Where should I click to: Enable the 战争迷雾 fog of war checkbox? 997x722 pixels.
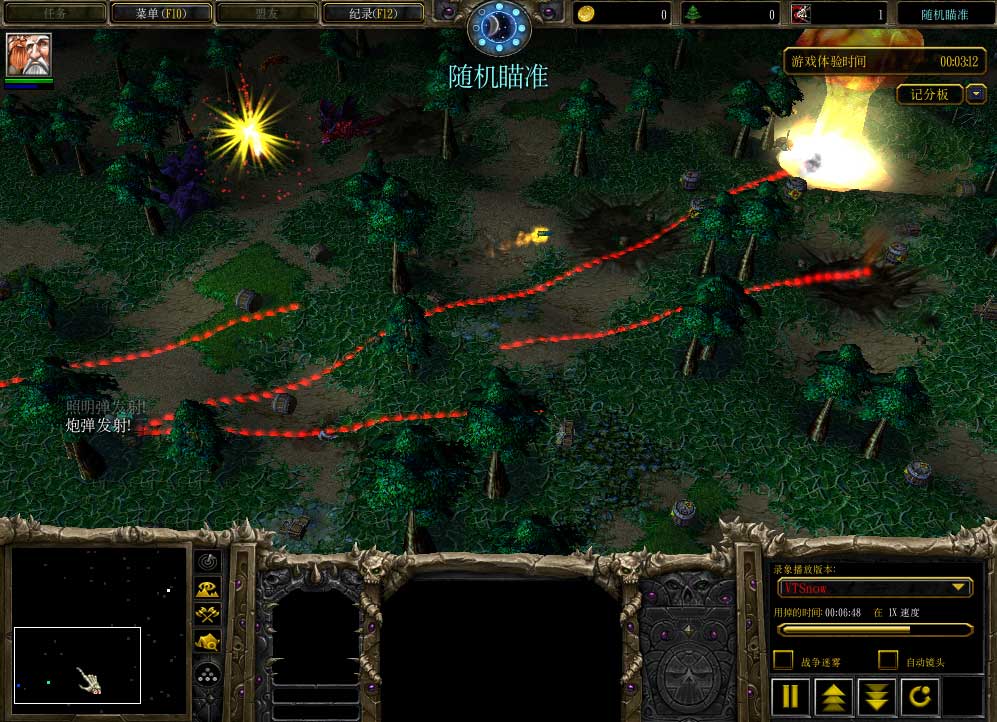784,660
